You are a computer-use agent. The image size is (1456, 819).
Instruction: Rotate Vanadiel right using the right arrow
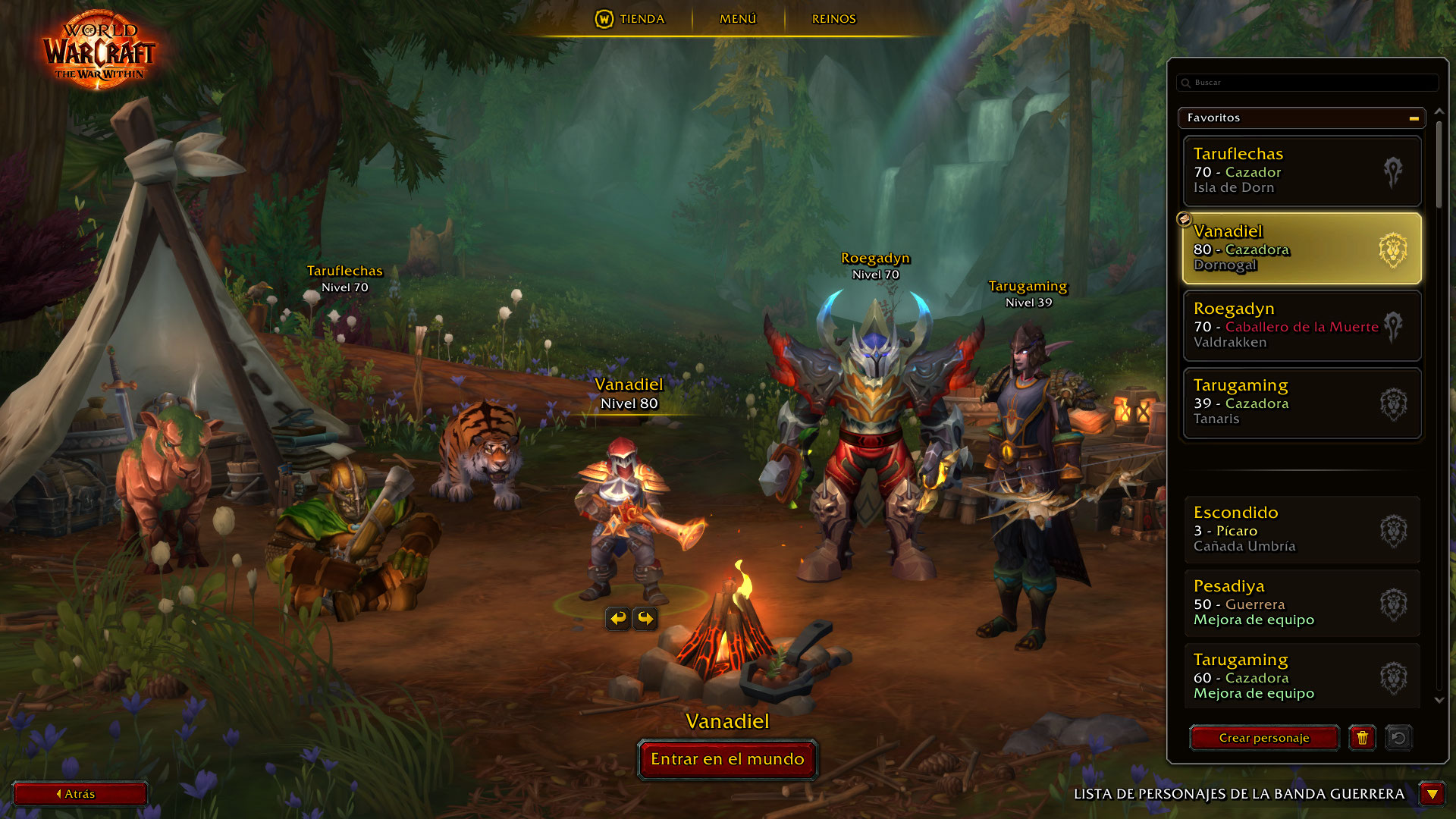pyautogui.click(x=644, y=619)
